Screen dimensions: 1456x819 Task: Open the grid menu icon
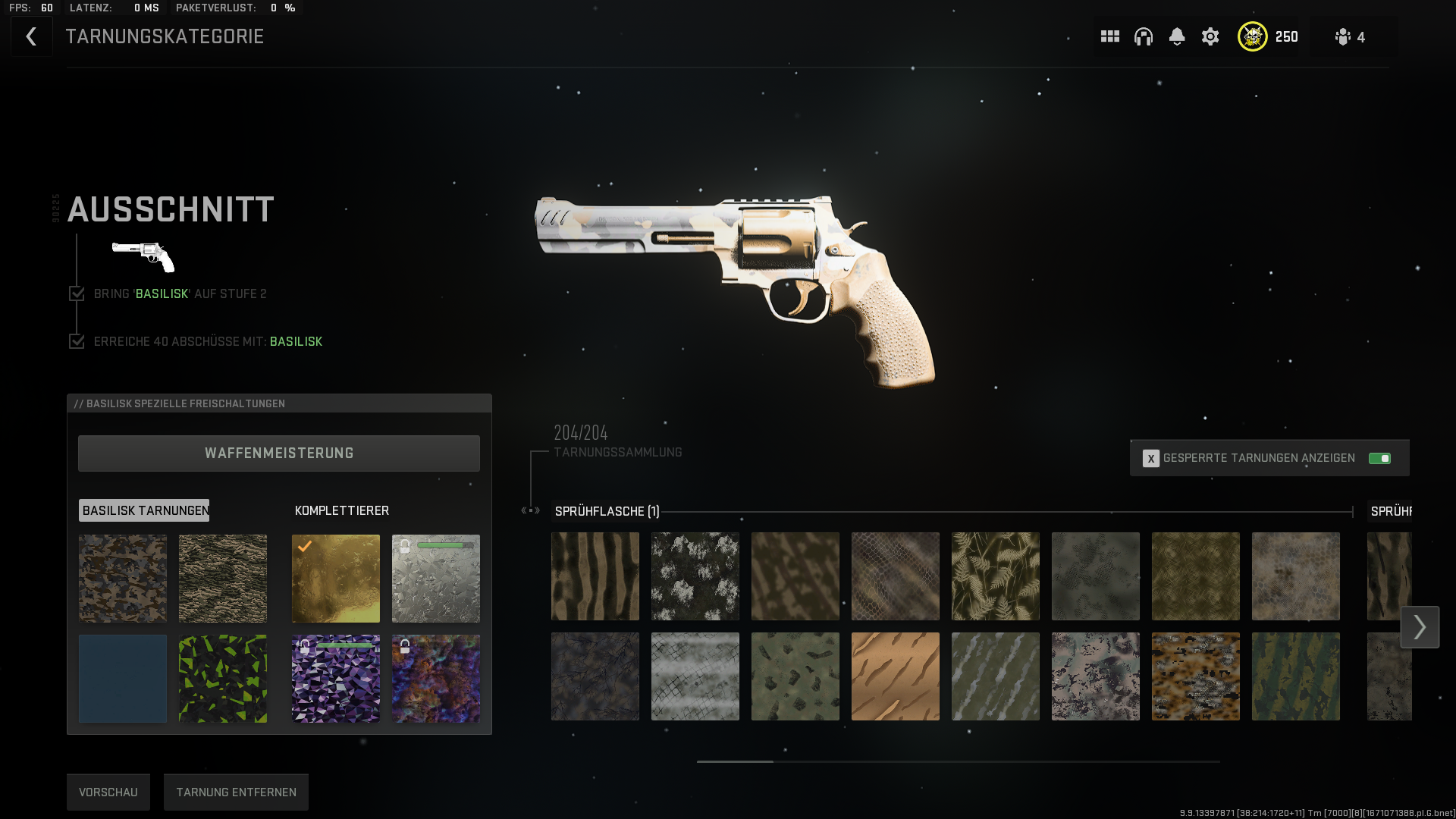(1110, 36)
